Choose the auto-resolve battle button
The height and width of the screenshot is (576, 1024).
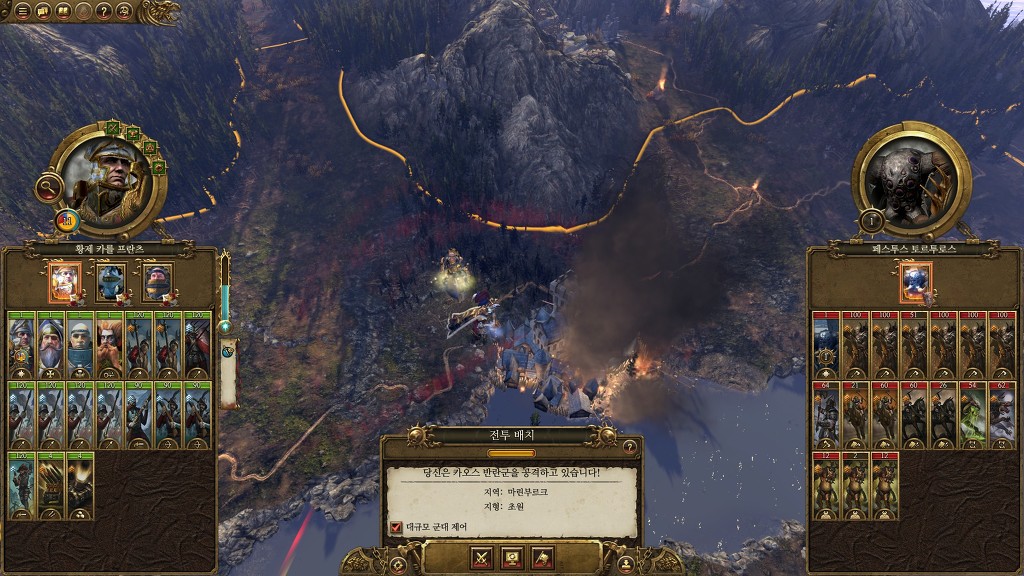512,557
